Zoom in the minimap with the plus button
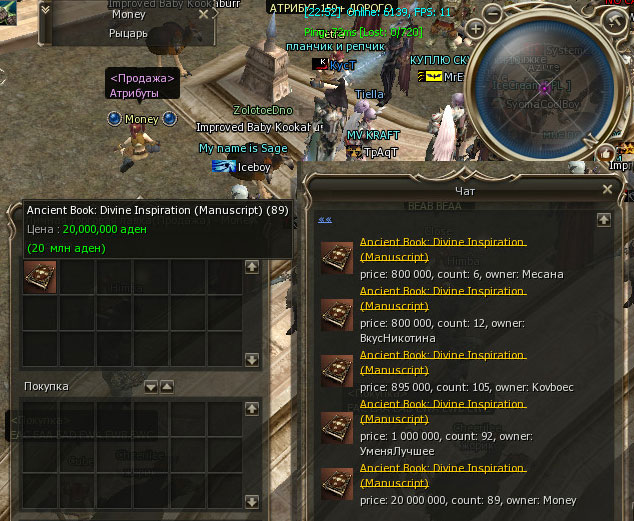The width and height of the screenshot is (634, 521). [475, 30]
